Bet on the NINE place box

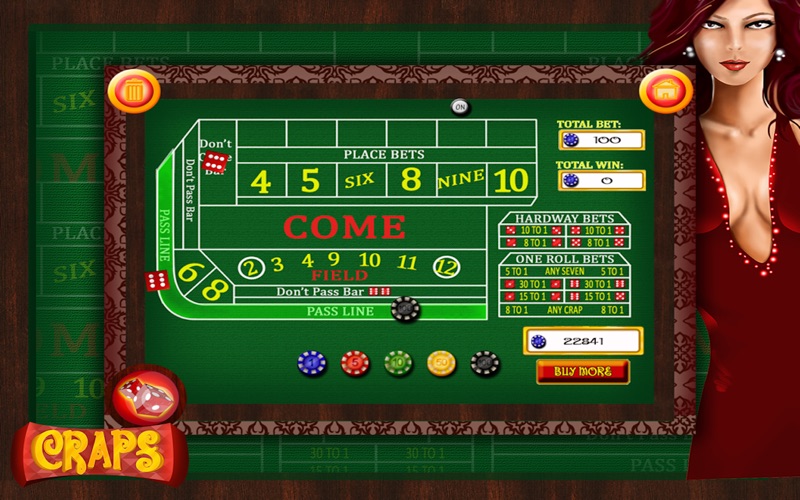click(x=460, y=180)
